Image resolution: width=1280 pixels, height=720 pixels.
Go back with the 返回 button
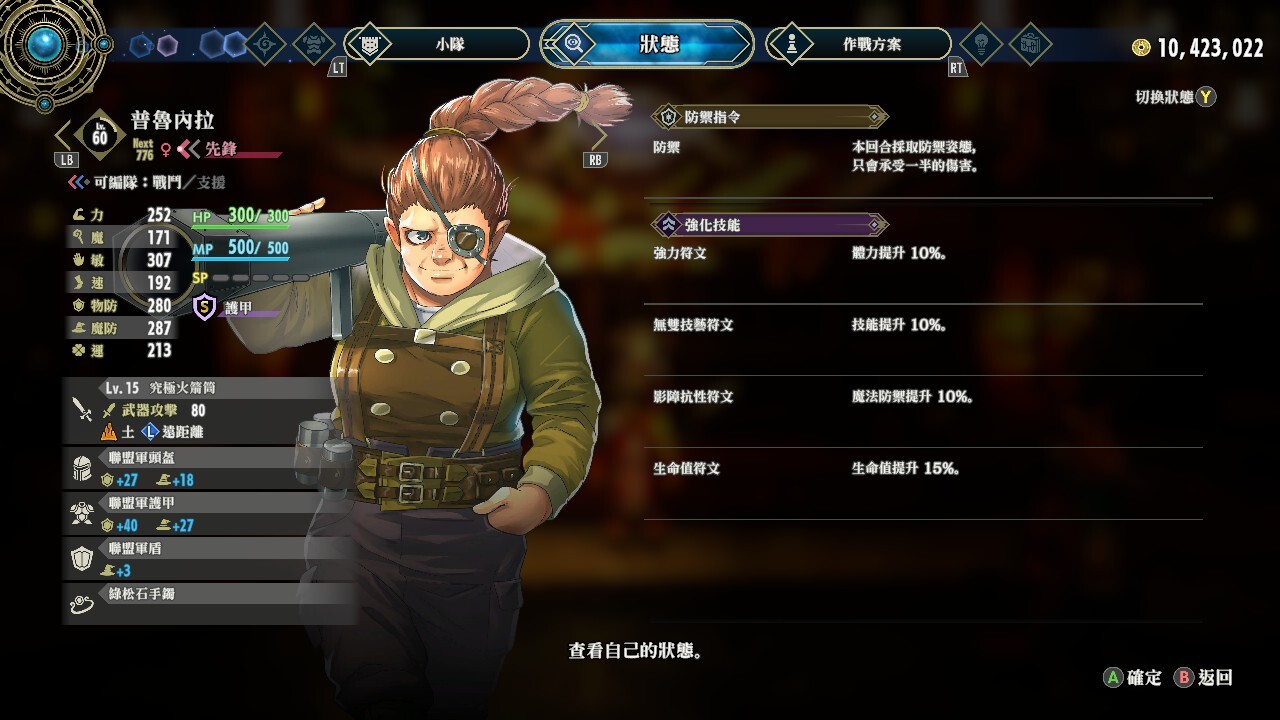point(1204,678)
